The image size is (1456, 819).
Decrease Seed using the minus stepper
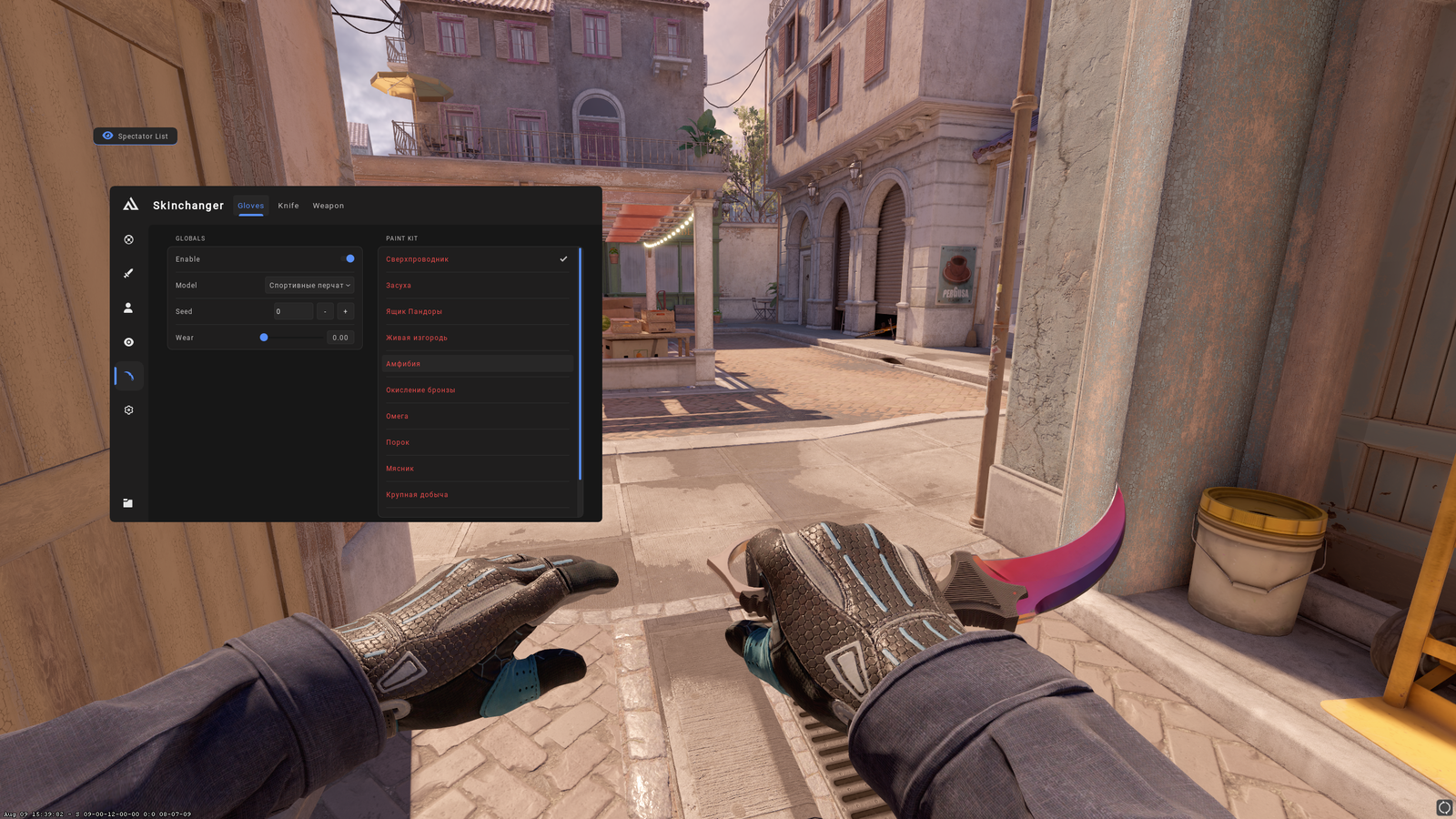point(325,311)
